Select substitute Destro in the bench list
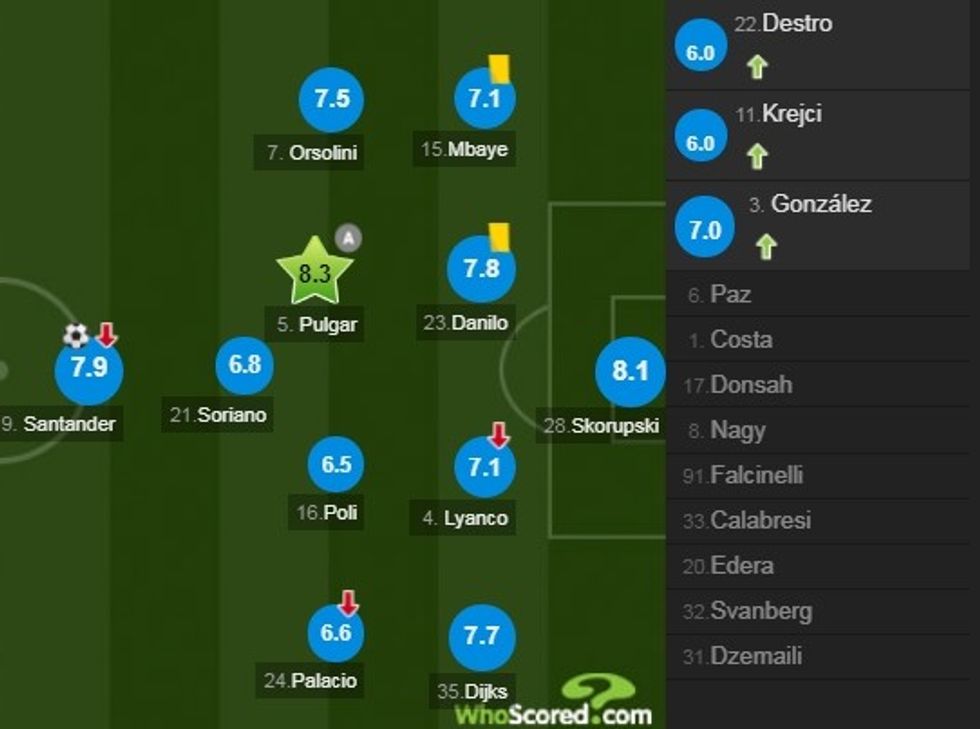The height and width of the screenshot is (729, 980). pos(796,23)
